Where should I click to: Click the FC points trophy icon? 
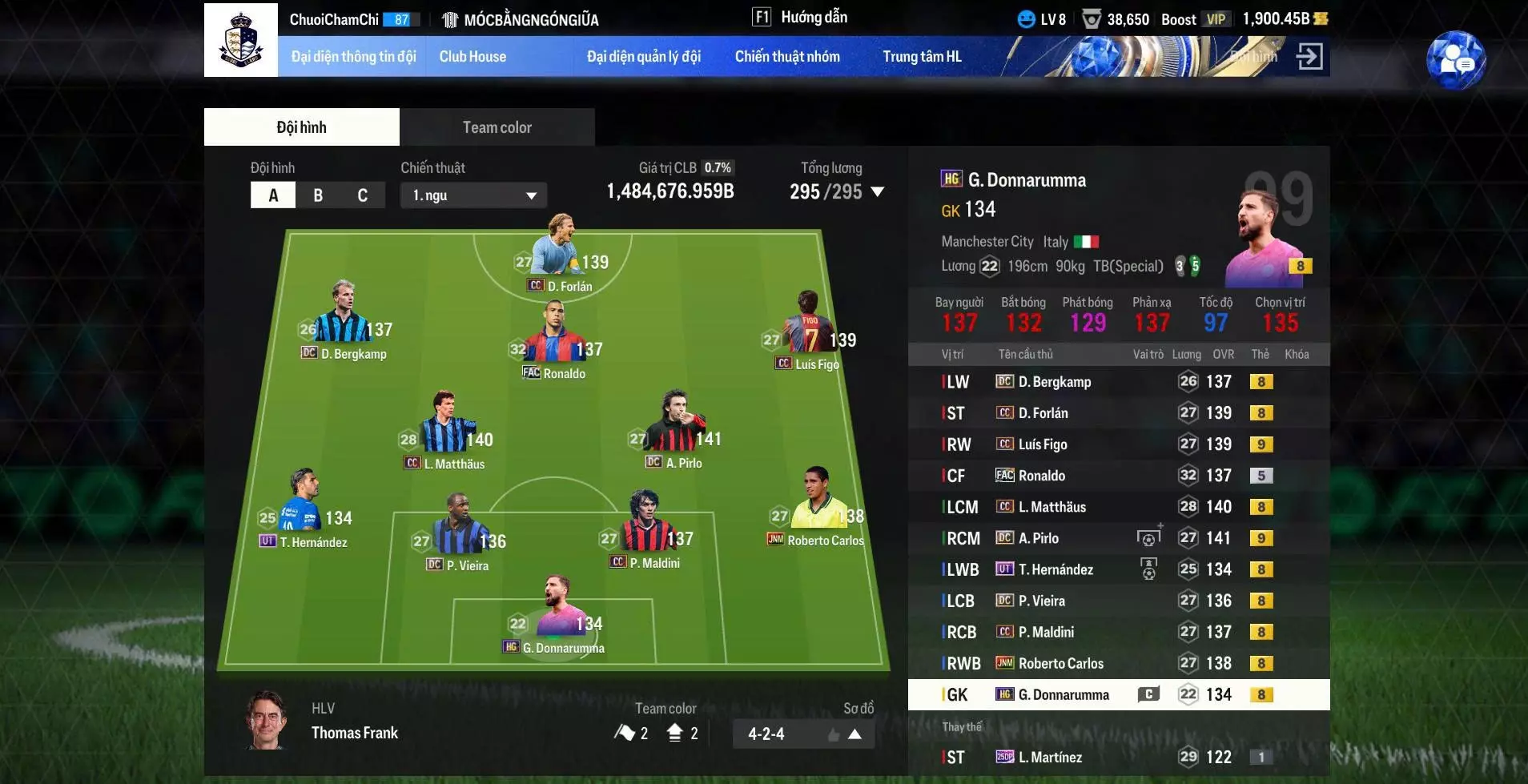point(1094,18)
